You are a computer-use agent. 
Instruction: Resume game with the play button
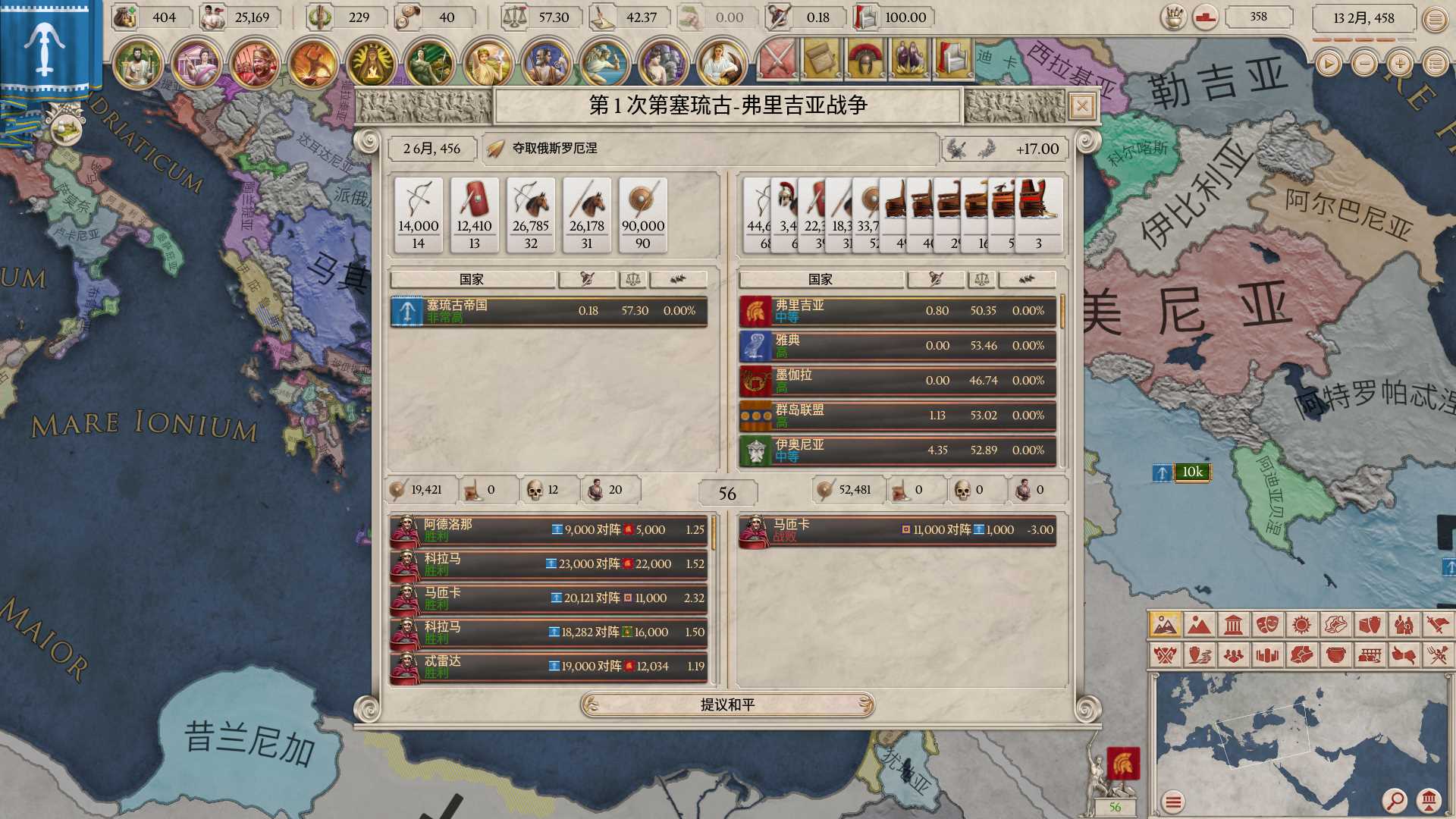point(1328,64)
